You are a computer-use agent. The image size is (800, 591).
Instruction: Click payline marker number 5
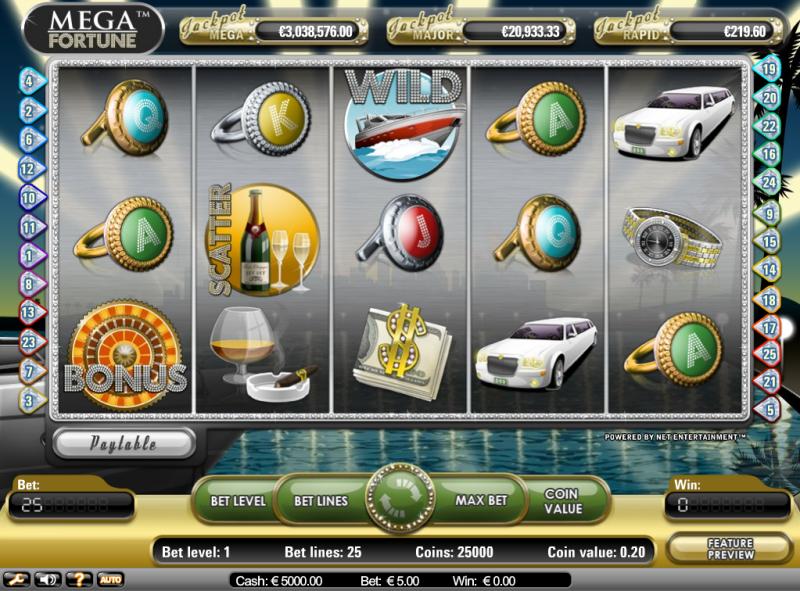pyautogui.click(x=769, y=409)
